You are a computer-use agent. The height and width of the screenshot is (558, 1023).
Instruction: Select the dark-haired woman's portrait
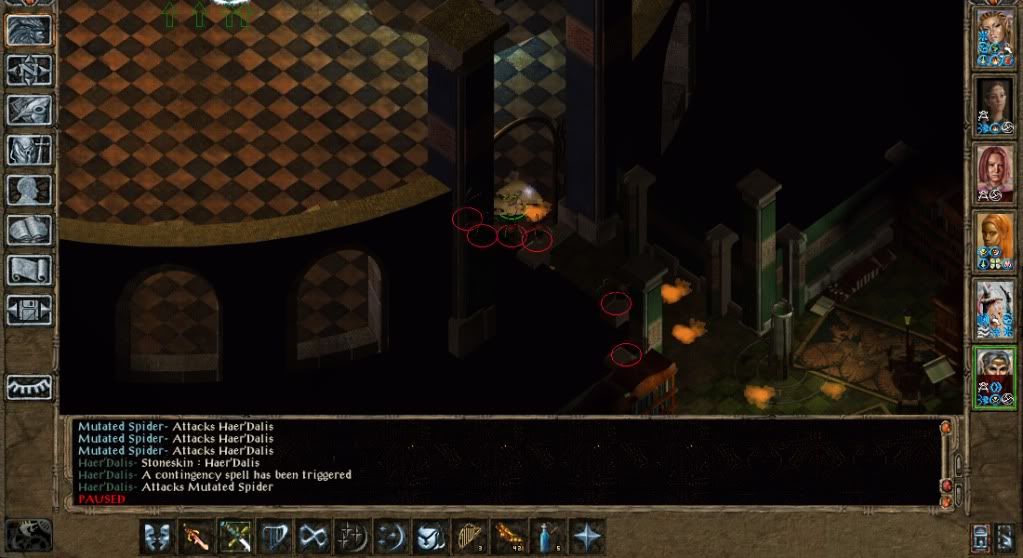click(x=995, y=105)
